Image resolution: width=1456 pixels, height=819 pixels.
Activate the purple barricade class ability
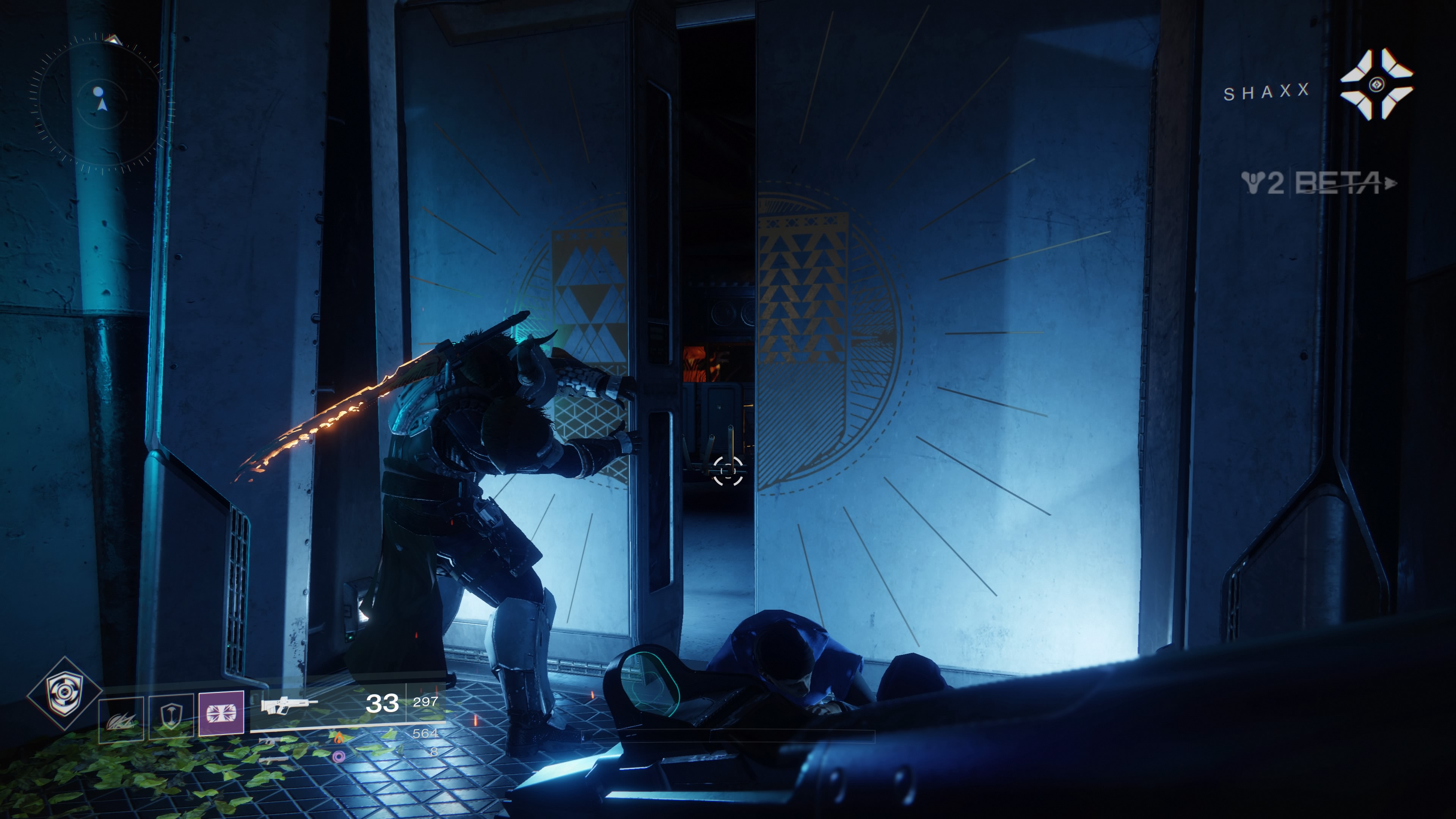pos(221,713)
